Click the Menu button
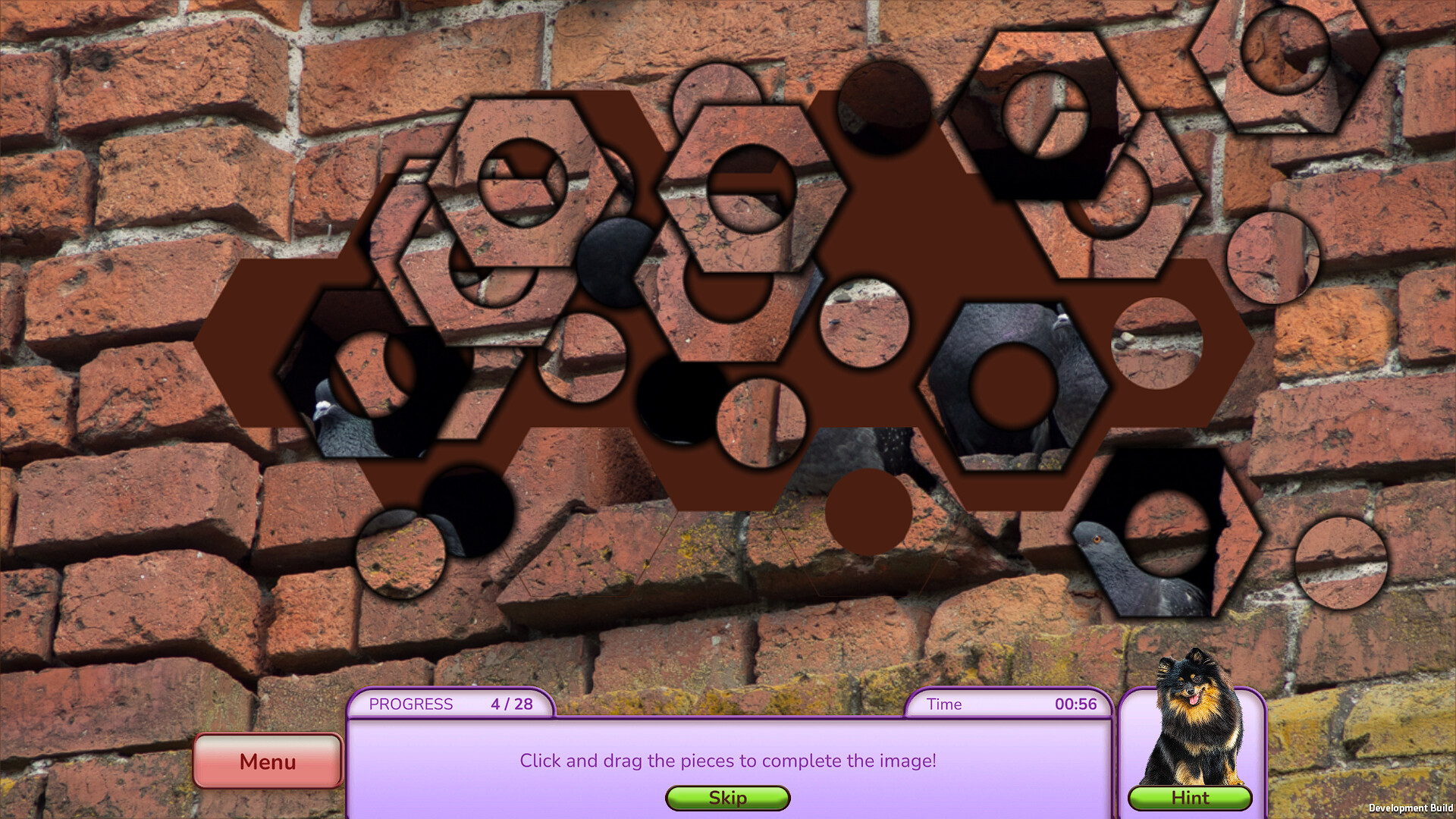The height and width of the screenshot is (819, 1456). coord(267,761)
